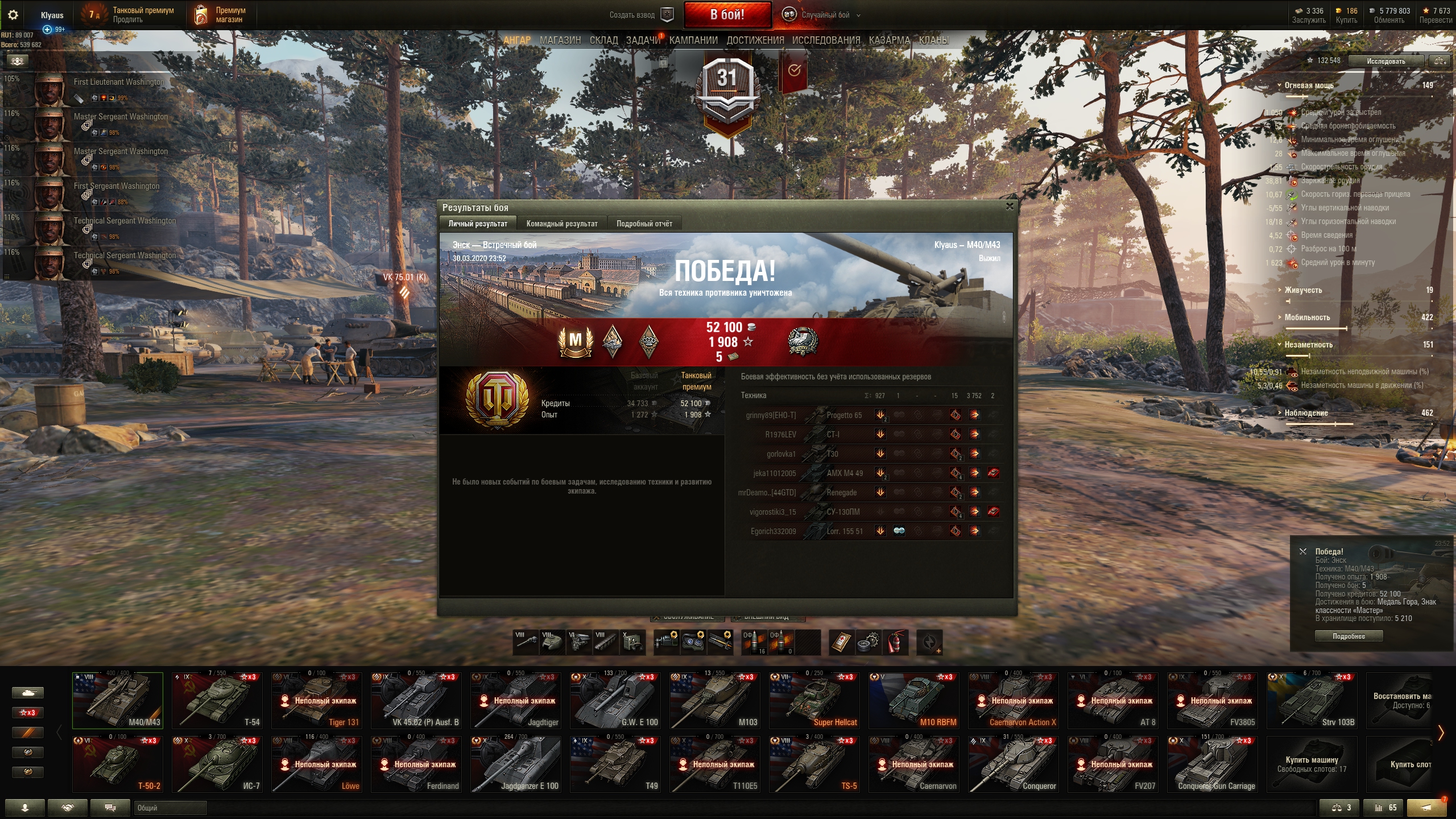Close the battle results window
Viewport: 1456px width, 819px height.
pos(1010,206)
